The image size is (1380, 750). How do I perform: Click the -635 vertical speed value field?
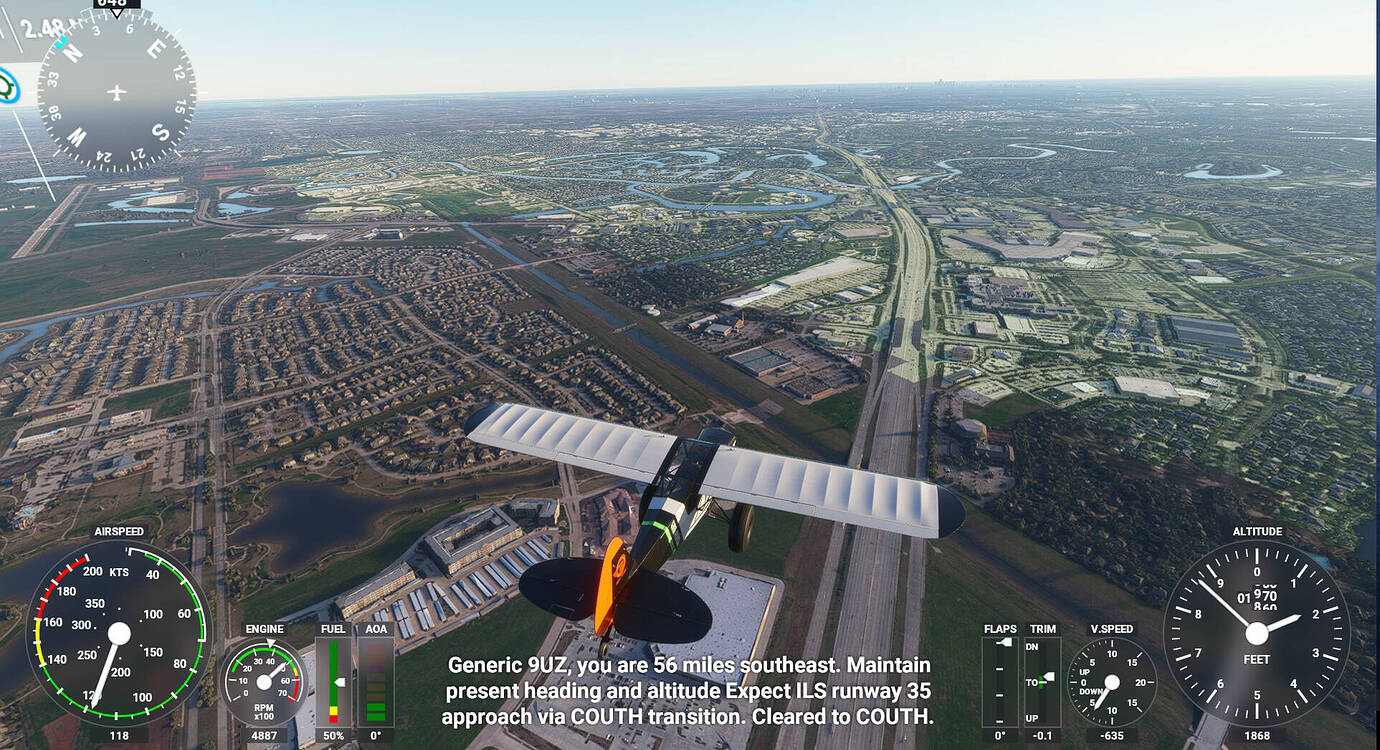click(1110, 733)
